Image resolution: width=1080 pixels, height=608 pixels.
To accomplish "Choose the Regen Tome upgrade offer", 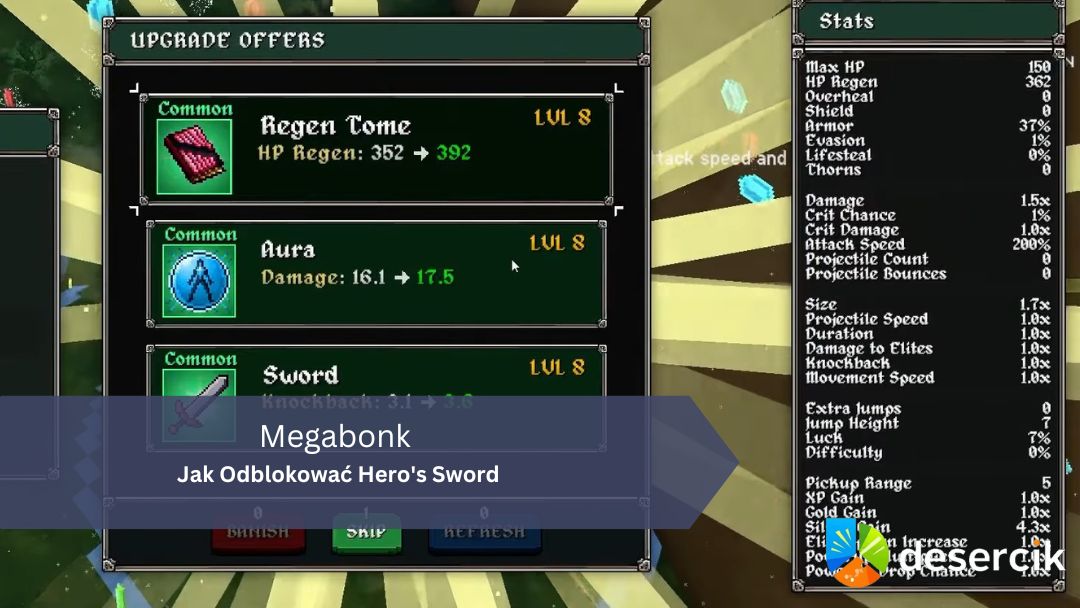I will pyautogui.click(x=376, y=149).
